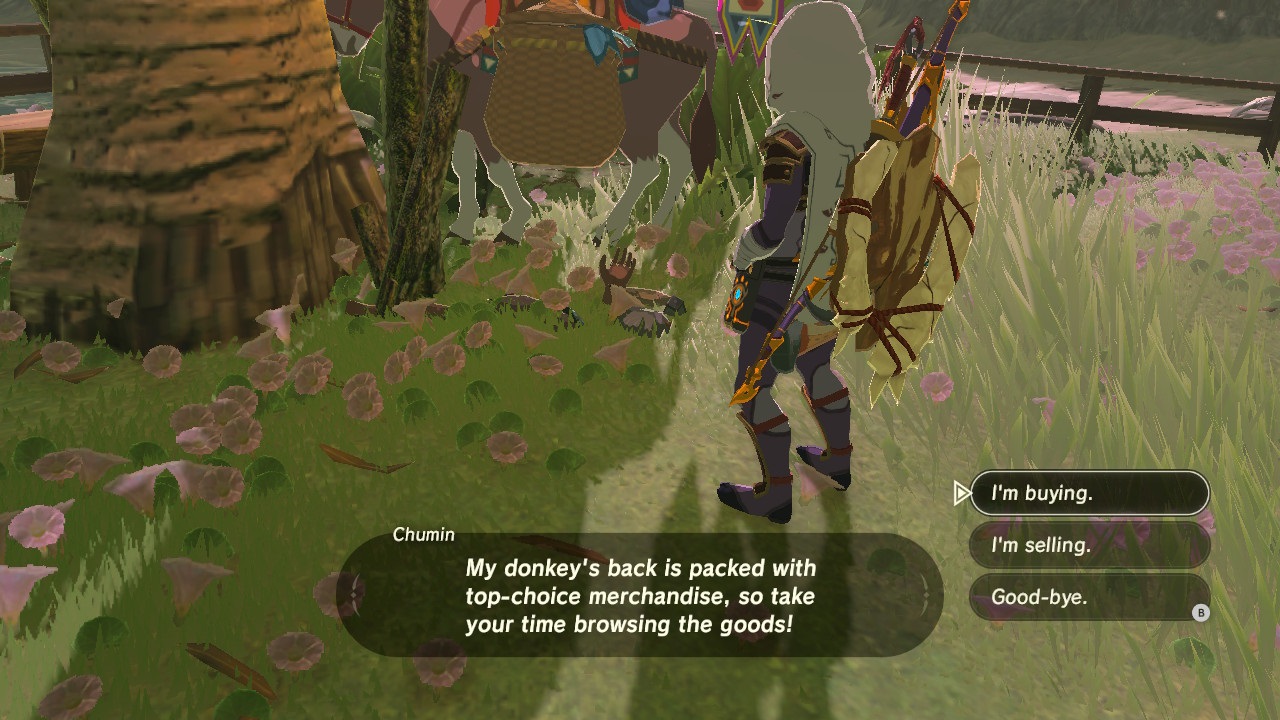Image resolution: width=1280 pixels, height=720 pixels.
Task: Select the "I'm selling." reply
Action: 1088,545
